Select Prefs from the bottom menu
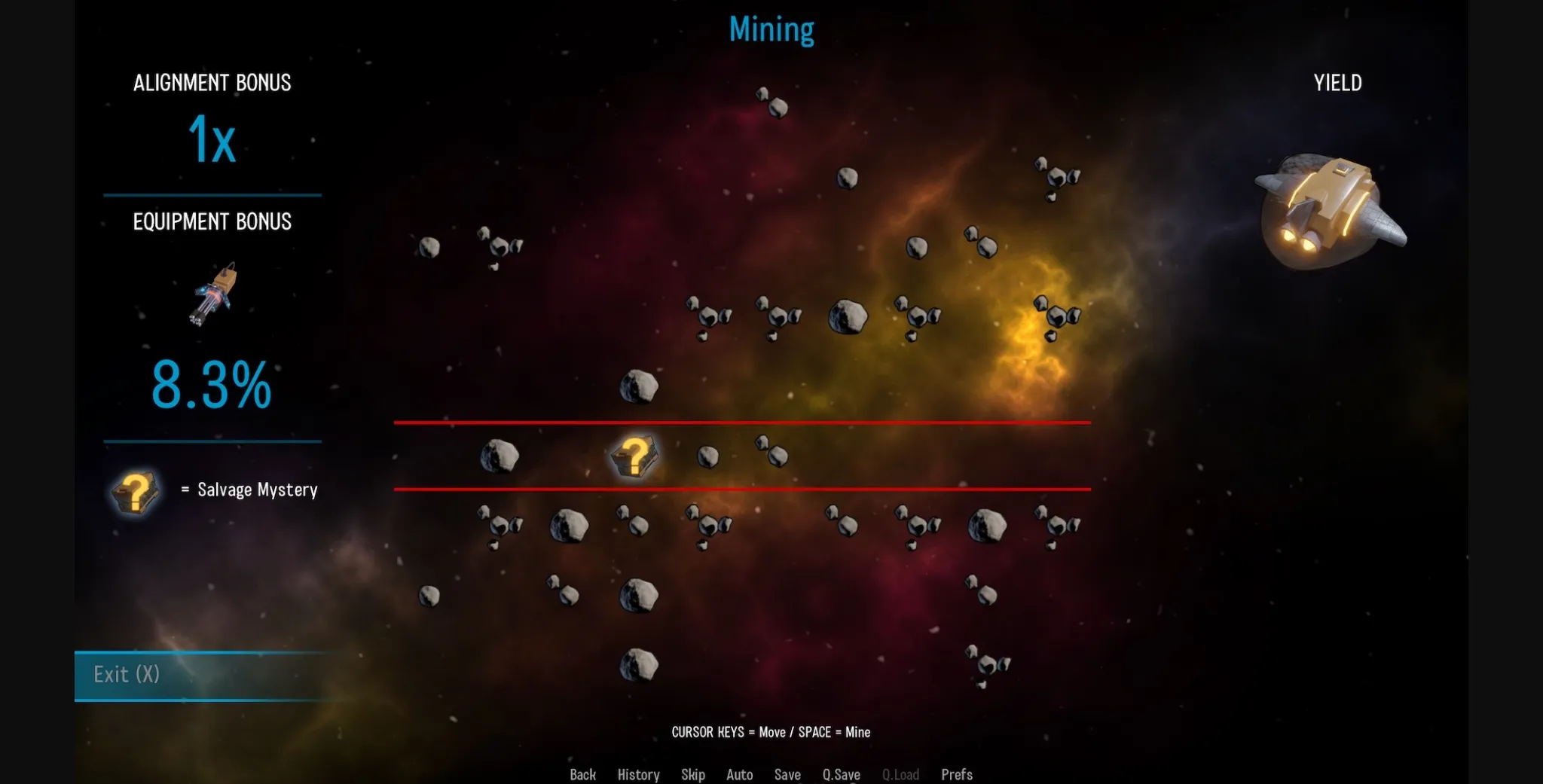The width and height of the screenshot is (1543, 784). tap(956, 774)
